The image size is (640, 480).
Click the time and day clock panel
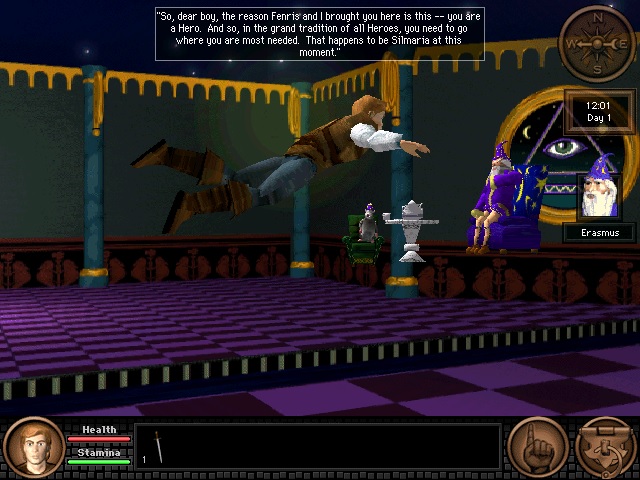(599, 110)
